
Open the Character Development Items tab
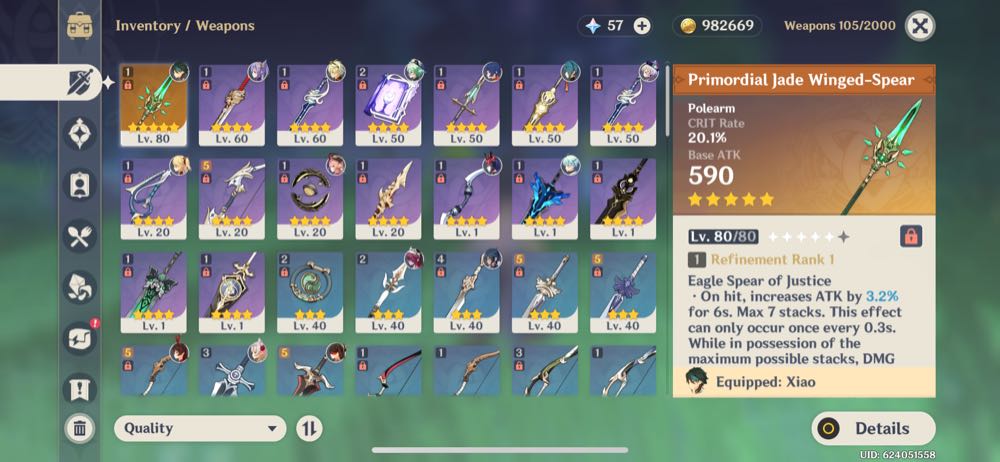tap(80, 185)
